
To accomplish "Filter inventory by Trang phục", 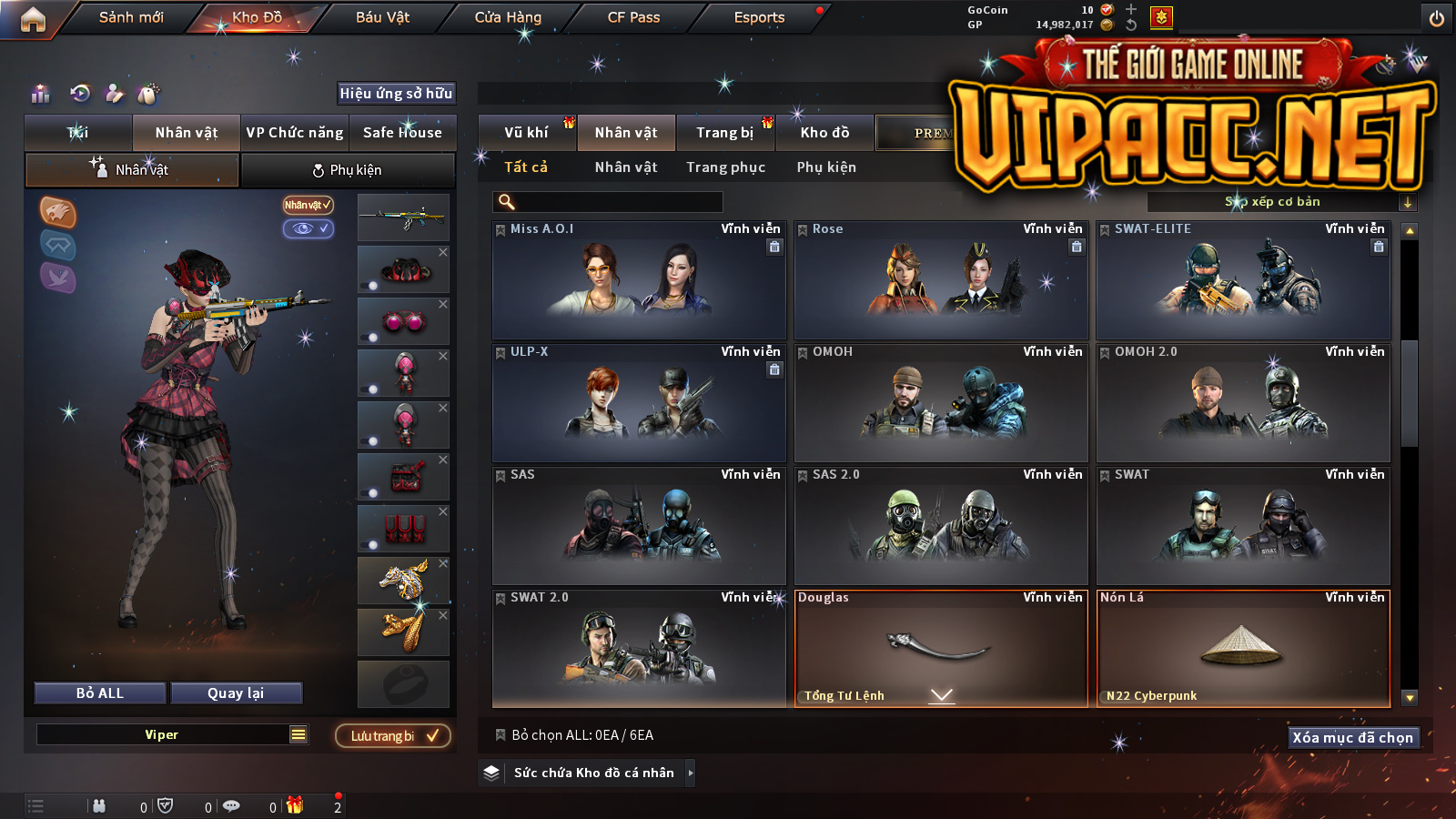I will 725,167.
